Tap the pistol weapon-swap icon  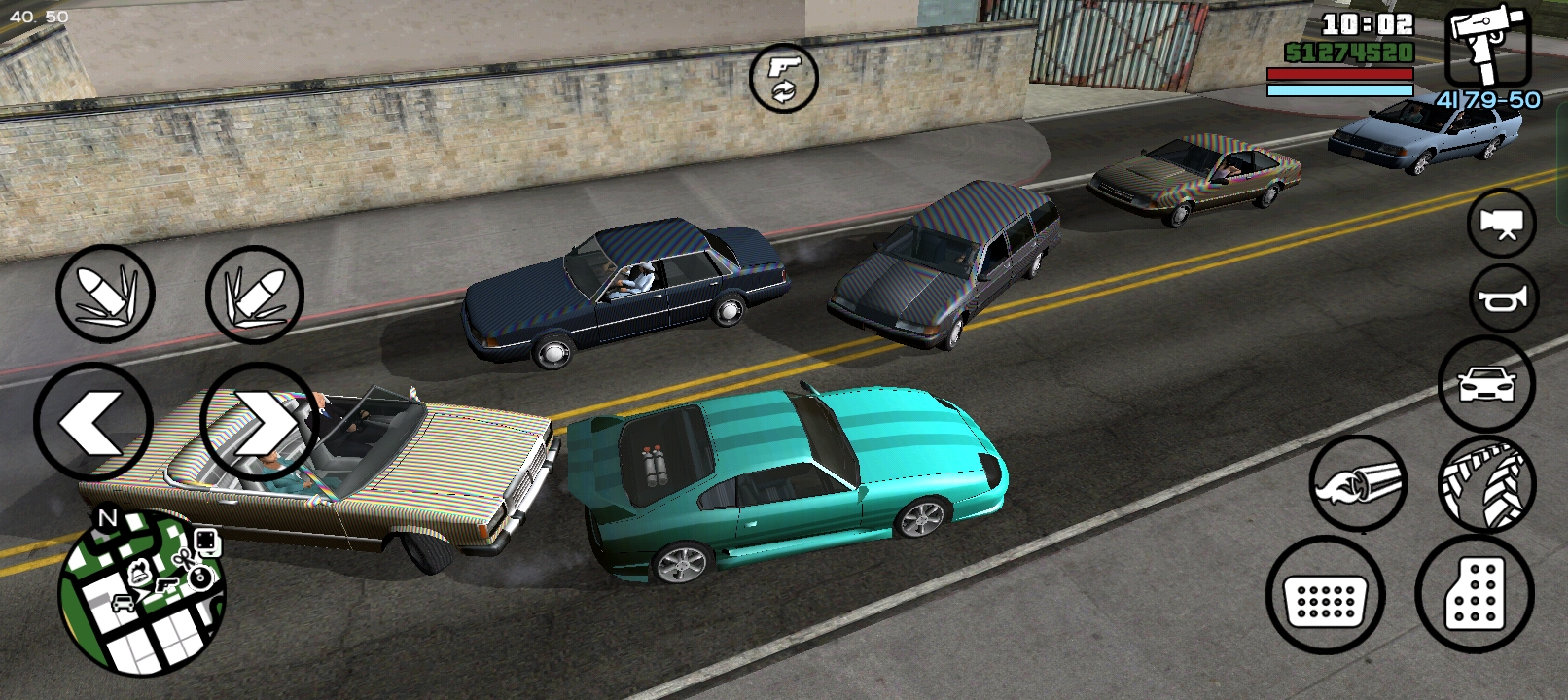pyautogui.click(x=783, y=77)
